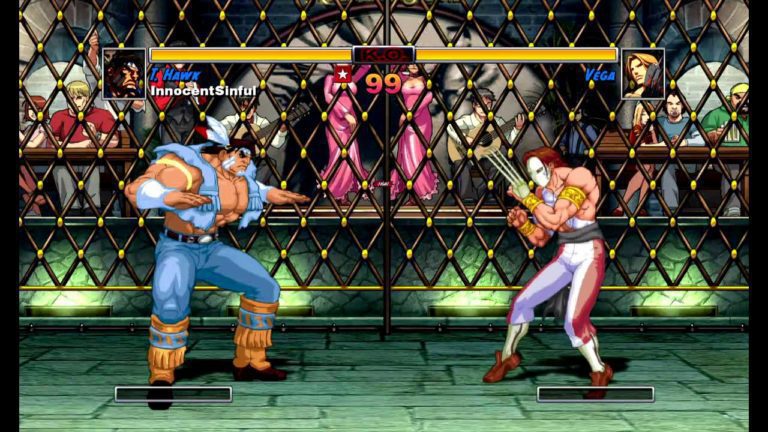Image resolution: width=768 pixels, height=432 pixels.
Task: Click T. Hawk's character portrait
Action: pyautogui.click(x=124, y=74)
